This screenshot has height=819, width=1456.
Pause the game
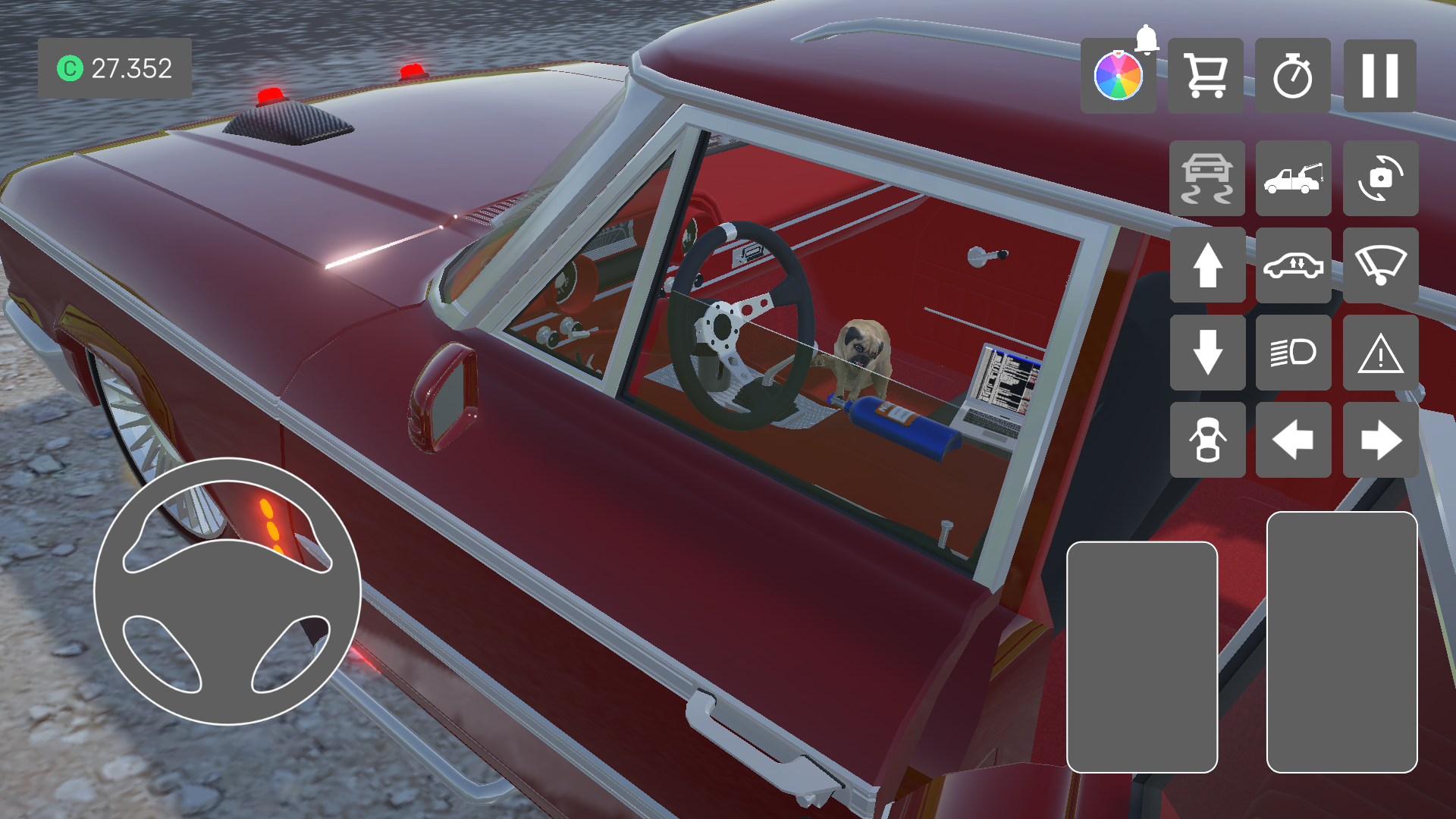point(1379,74)
